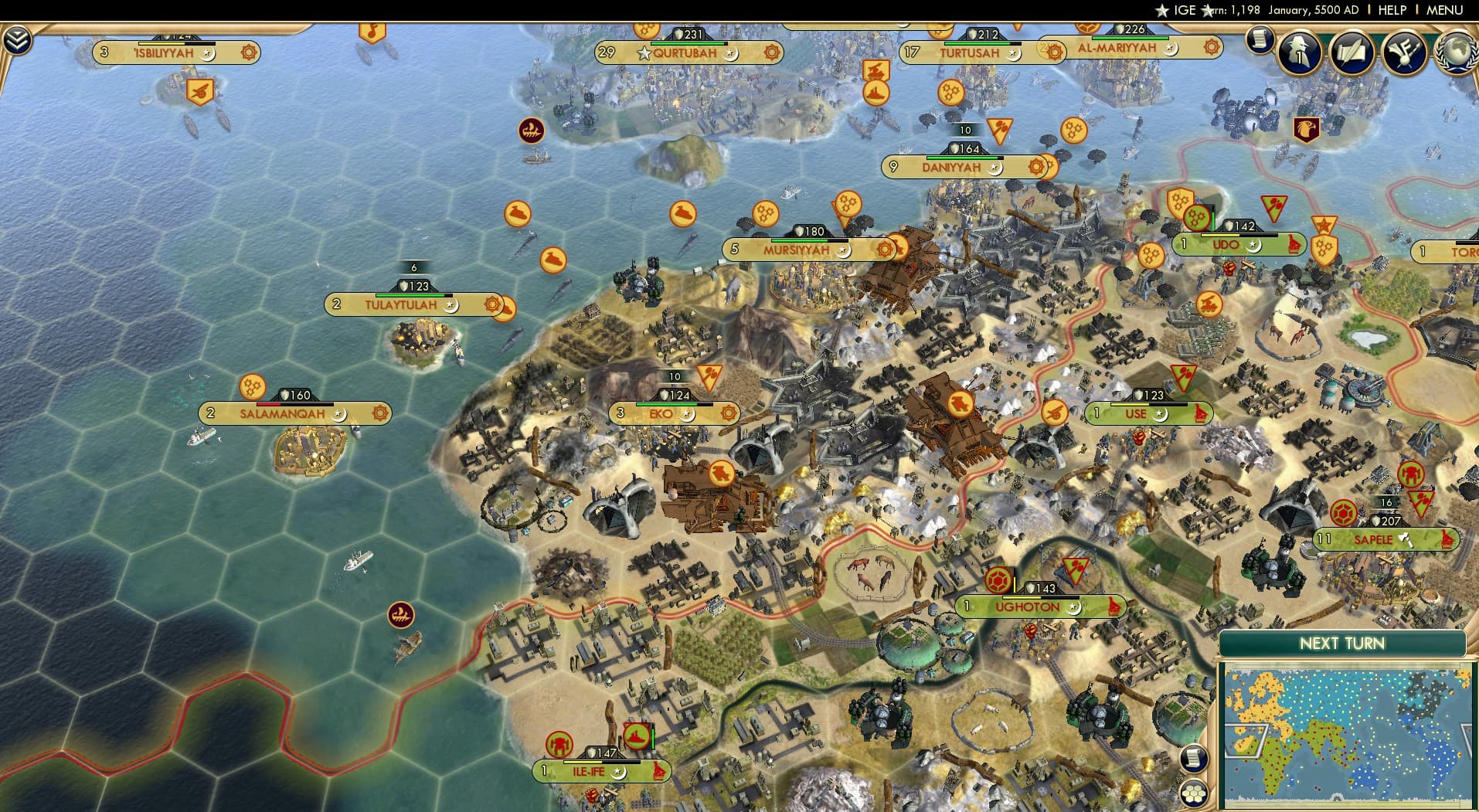Click the crescent religion icon on 'Isbiliyyah's banner

[x=207, y=54]
